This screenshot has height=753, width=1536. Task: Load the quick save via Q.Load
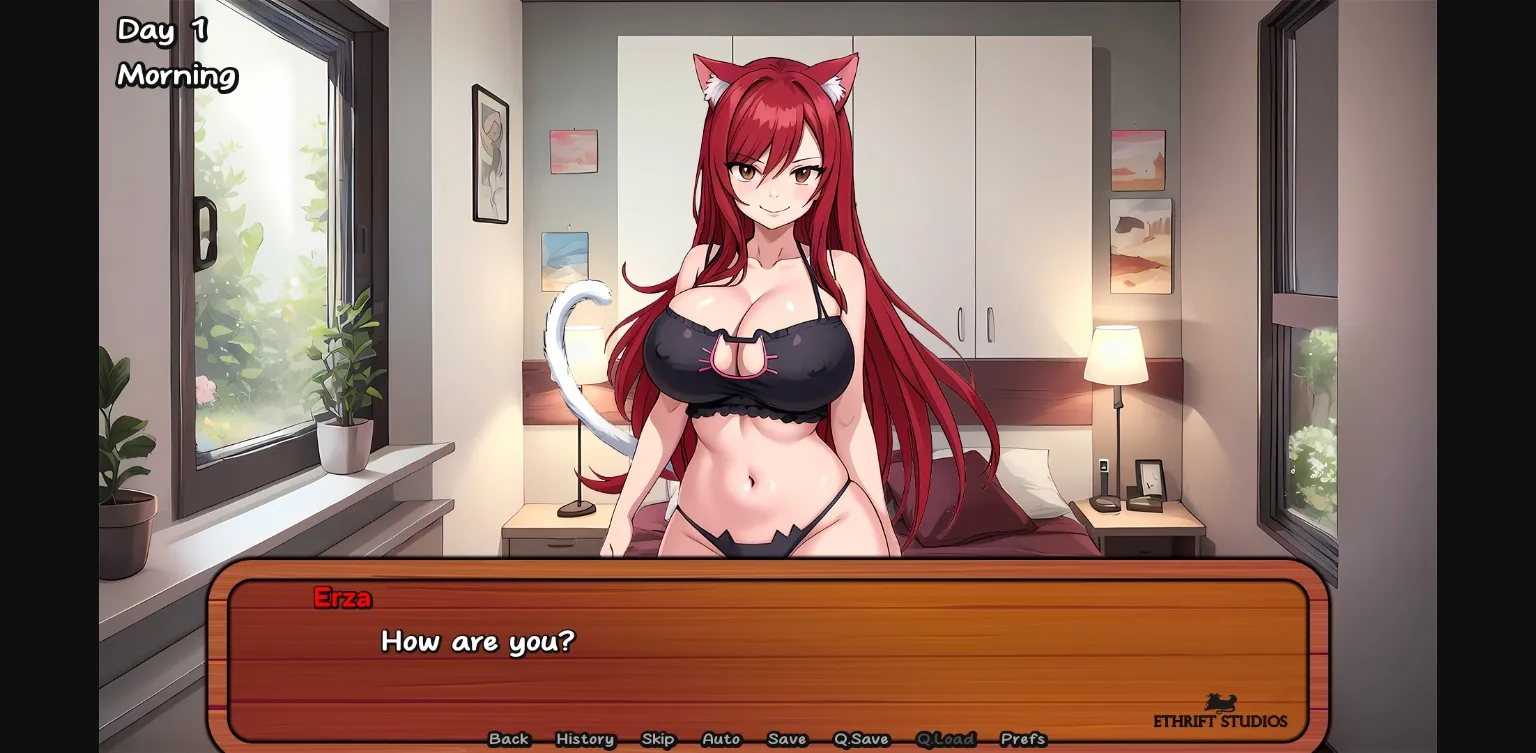pyautogui.click(x=946, y=739)
